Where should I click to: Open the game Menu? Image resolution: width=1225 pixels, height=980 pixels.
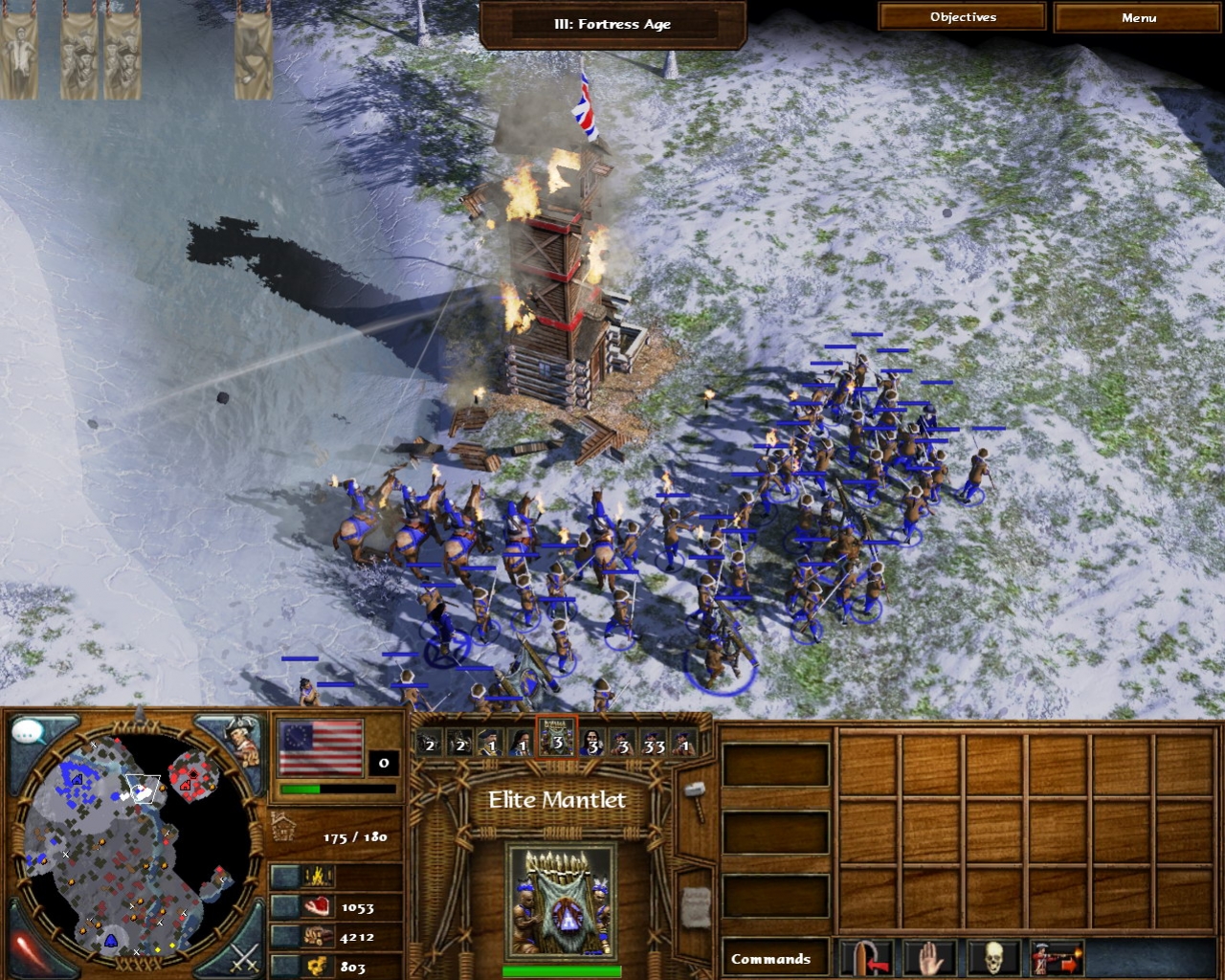pyautogui.click(x=1139, y=17)
